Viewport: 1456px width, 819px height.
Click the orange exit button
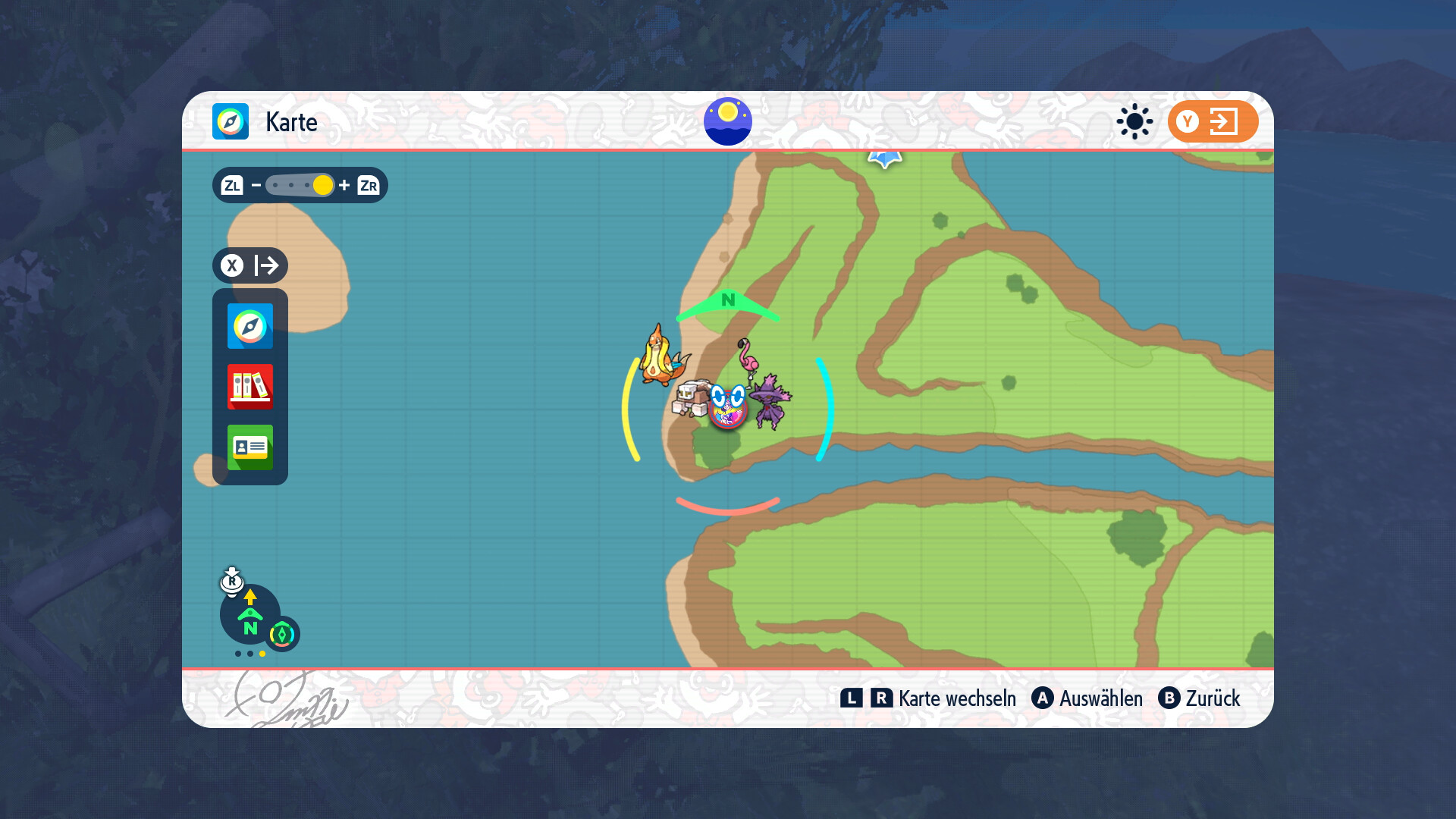(x=1213, y=121)
